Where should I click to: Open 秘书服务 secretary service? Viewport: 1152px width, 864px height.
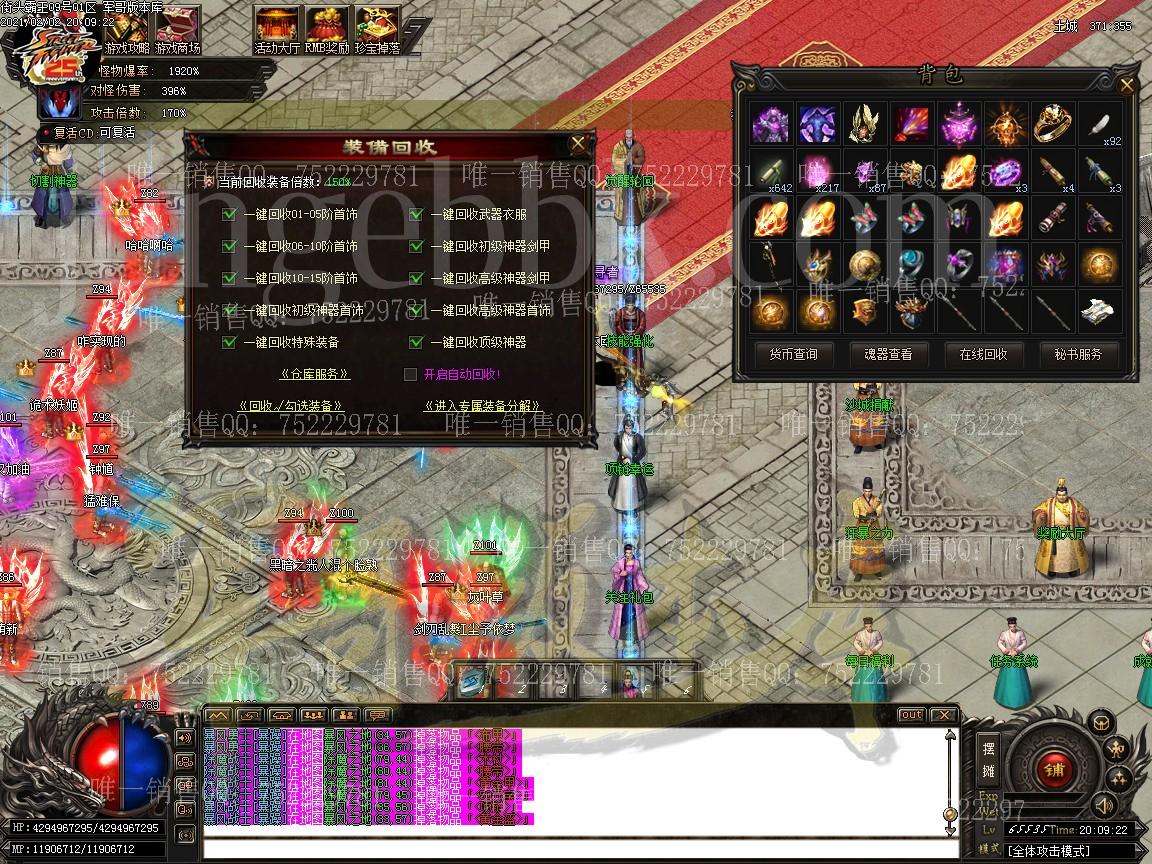(1078, 354)
